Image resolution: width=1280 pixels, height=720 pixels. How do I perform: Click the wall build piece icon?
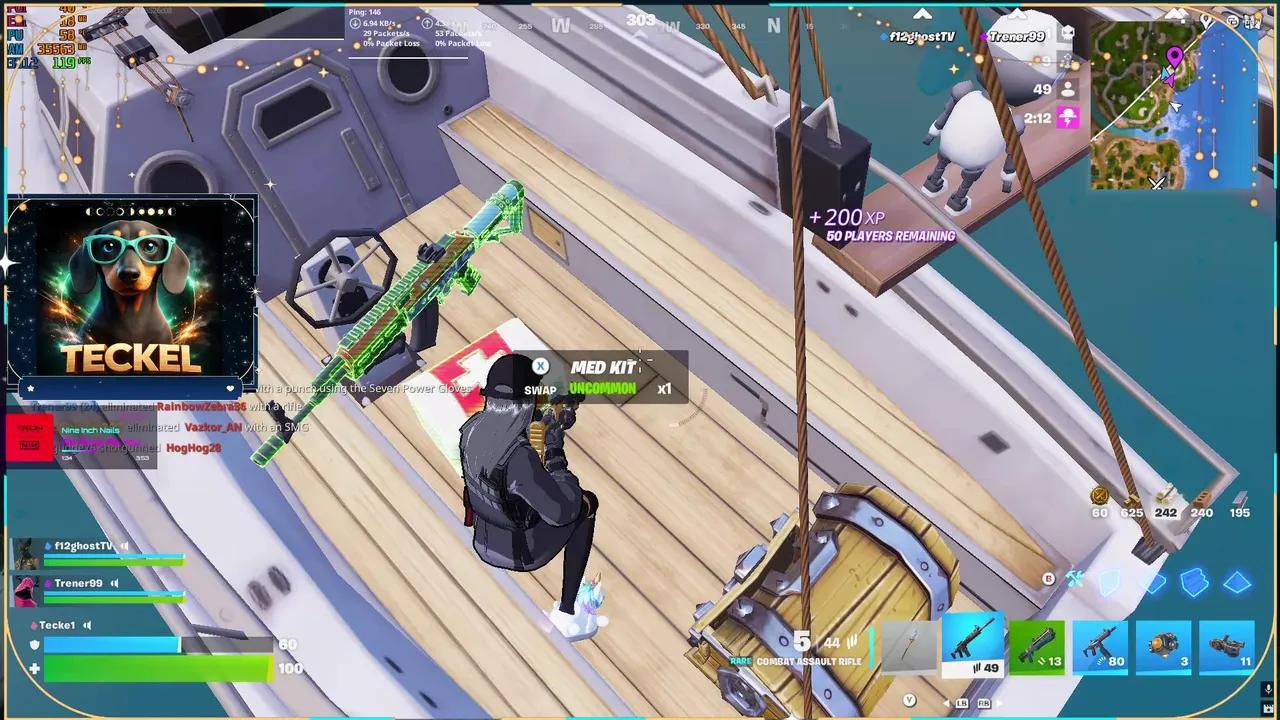click(x=1108, y=582)
